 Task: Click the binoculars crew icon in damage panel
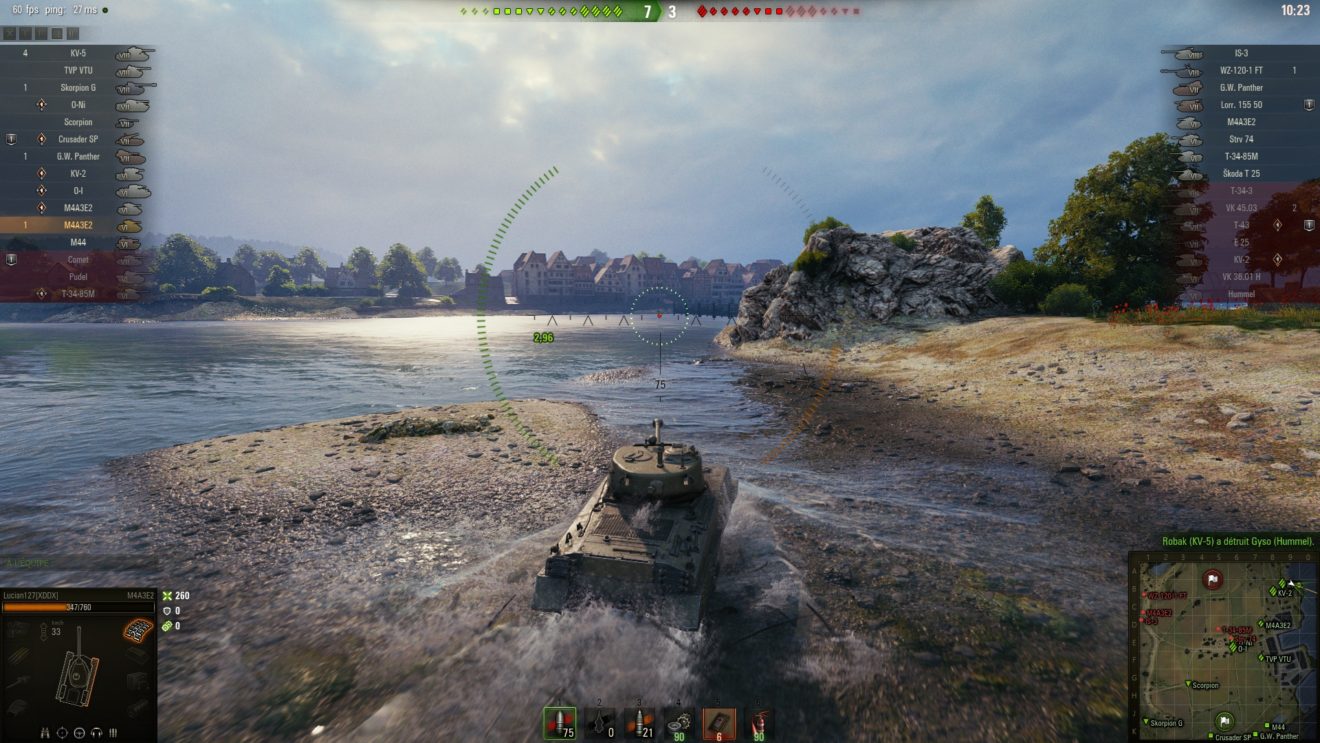coord(46,732)
